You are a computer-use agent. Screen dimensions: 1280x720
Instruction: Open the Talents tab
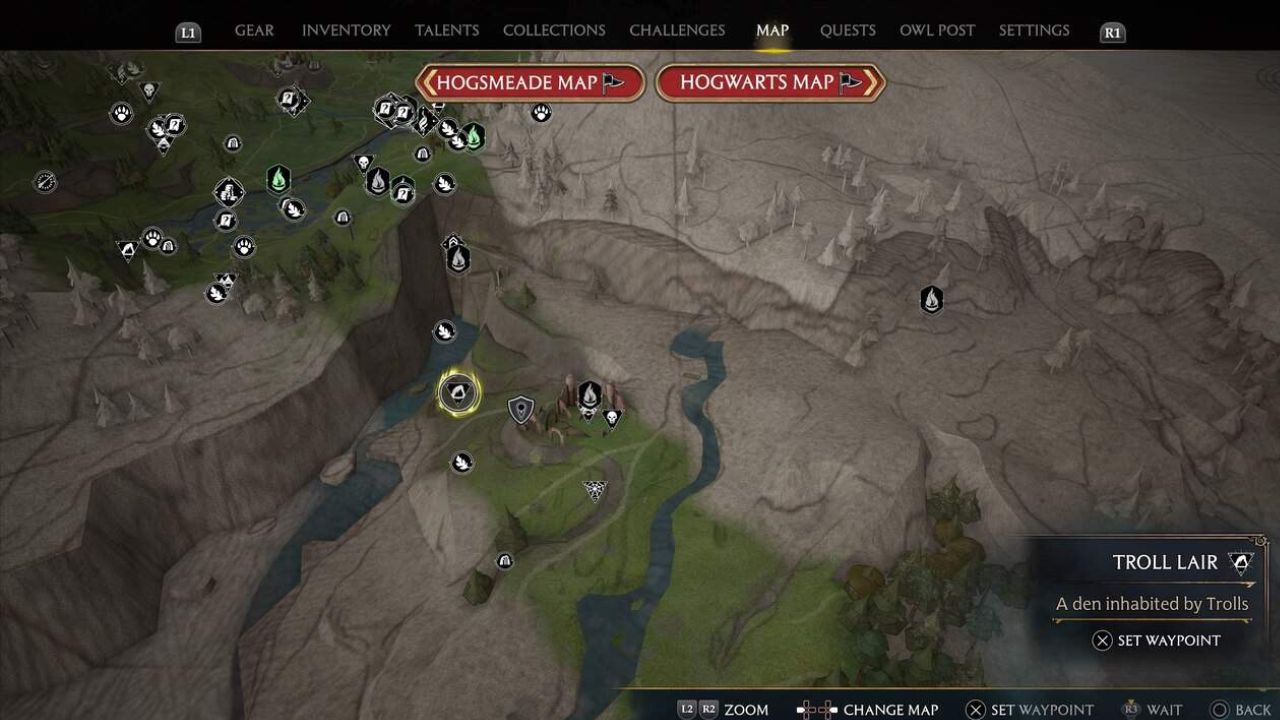447,30
